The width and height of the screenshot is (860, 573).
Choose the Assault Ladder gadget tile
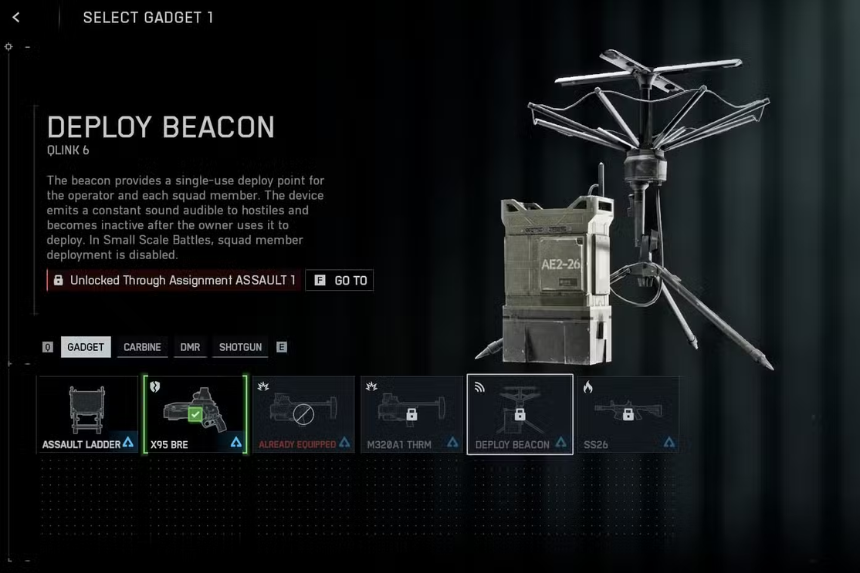[x=87, y=414]
